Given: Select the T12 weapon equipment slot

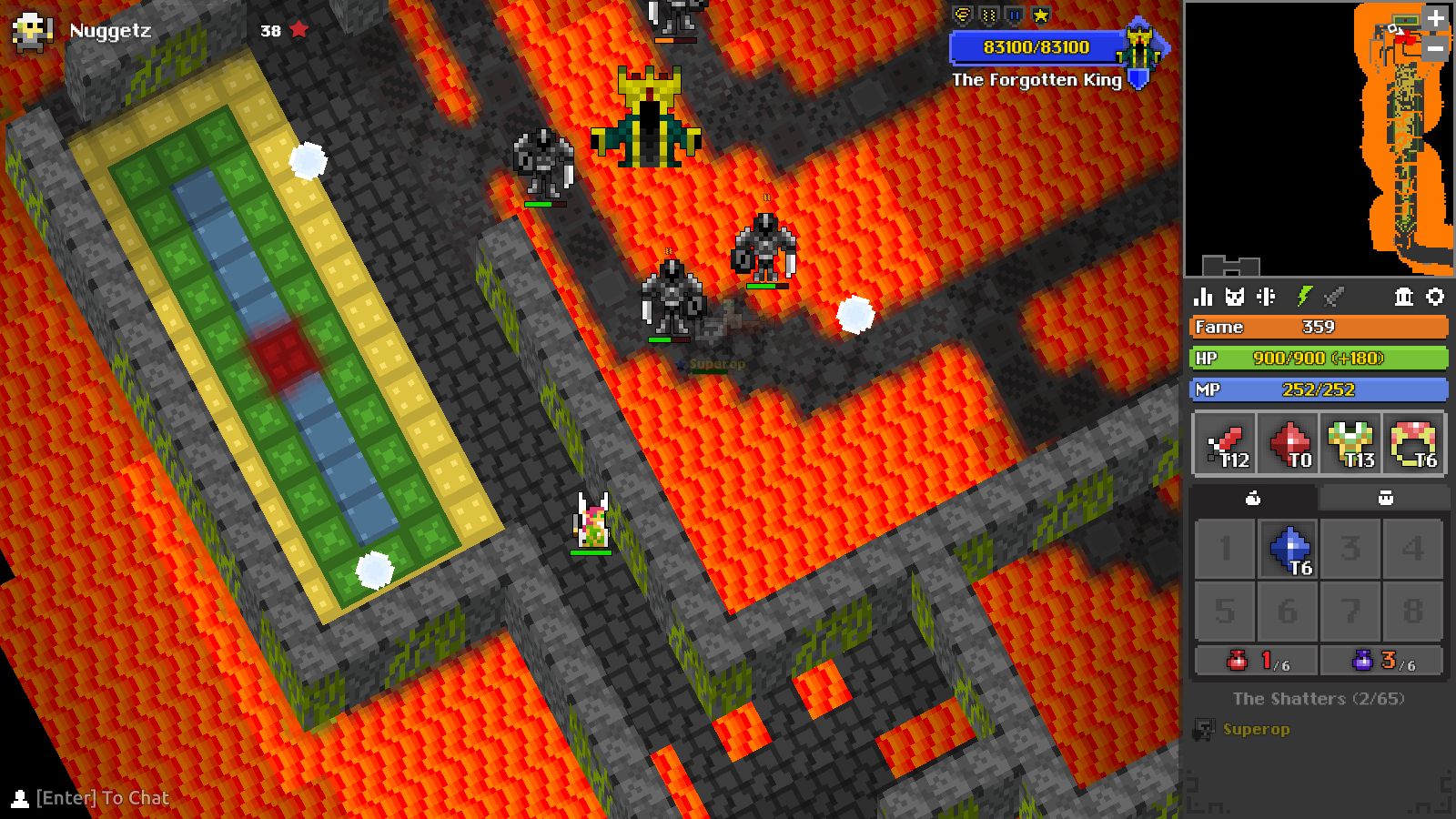Looking at the screenshot, I should (1223, 443).
